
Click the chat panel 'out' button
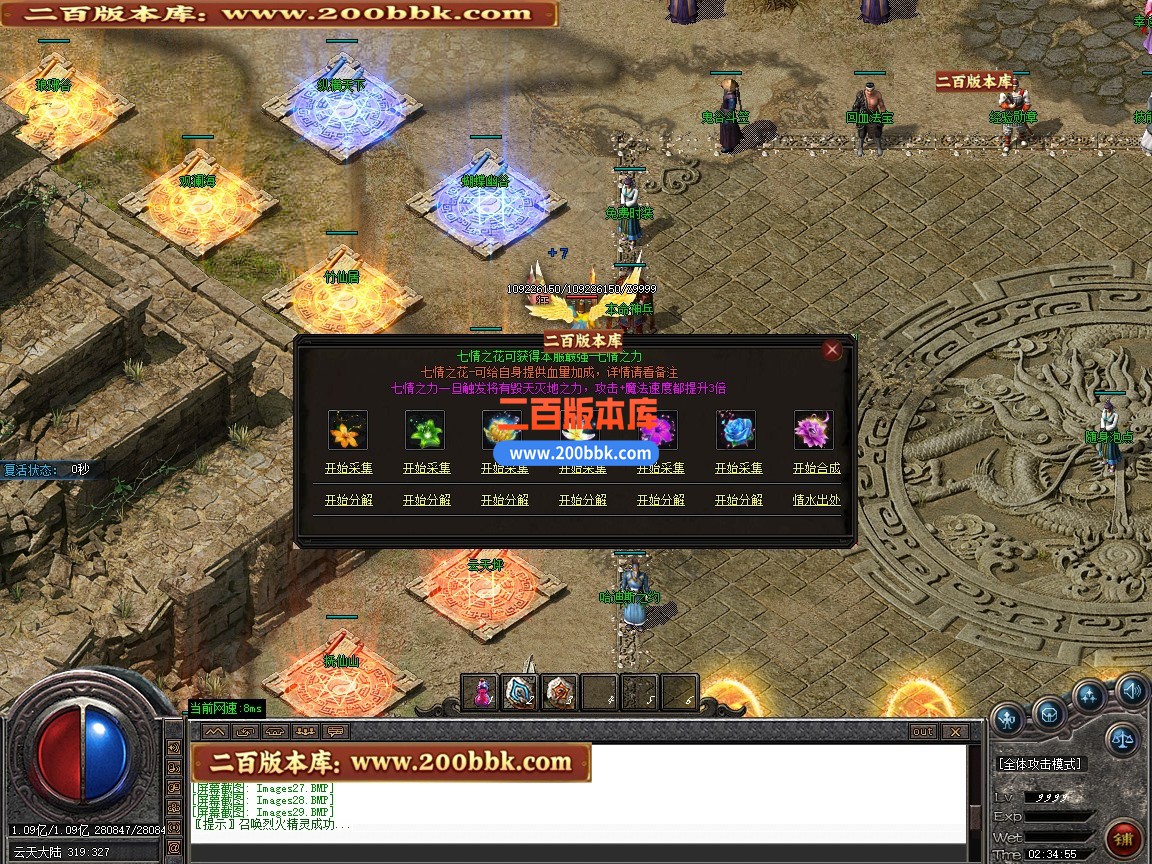coord(923,732)
